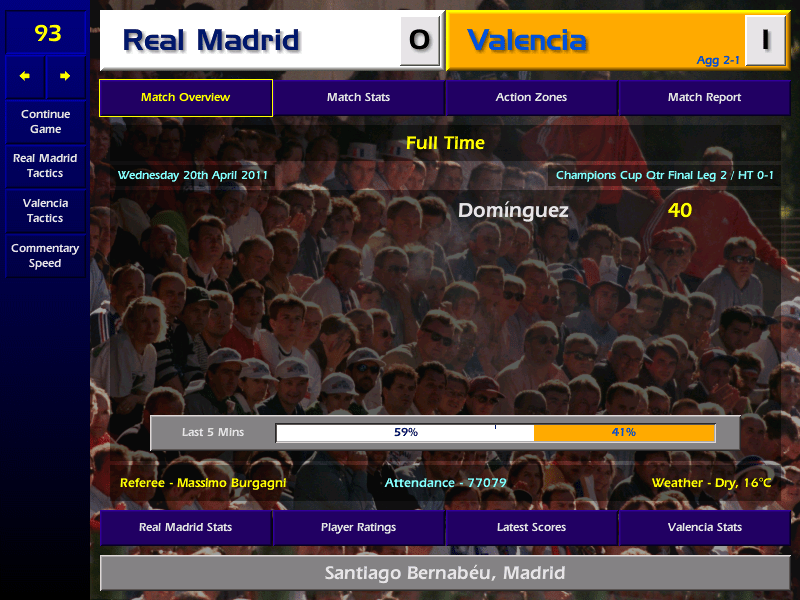The image size is (800, 600).
Task: Switch to the Match Stats tab
Action: coord(358,98)
